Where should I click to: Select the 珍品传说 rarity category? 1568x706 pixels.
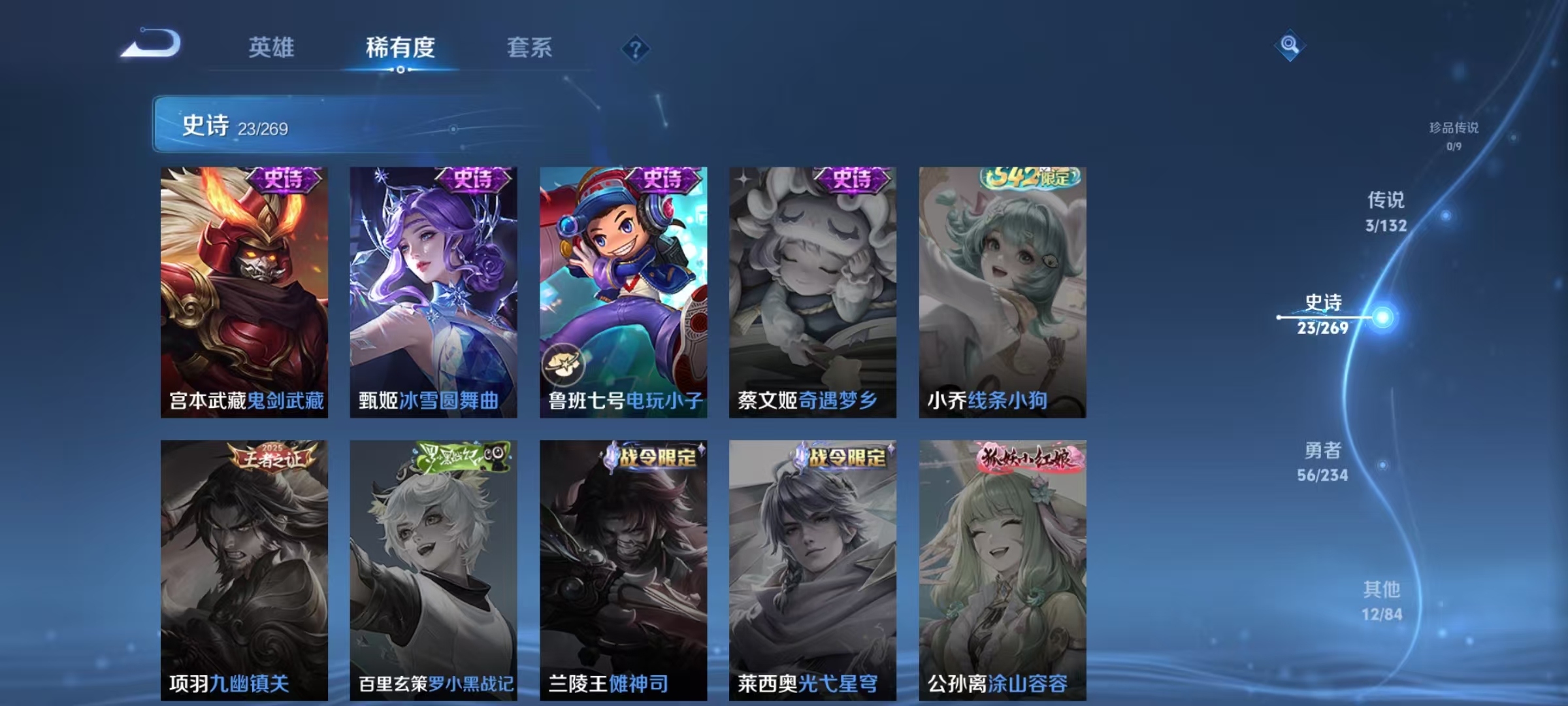[x=1455, y=129]
